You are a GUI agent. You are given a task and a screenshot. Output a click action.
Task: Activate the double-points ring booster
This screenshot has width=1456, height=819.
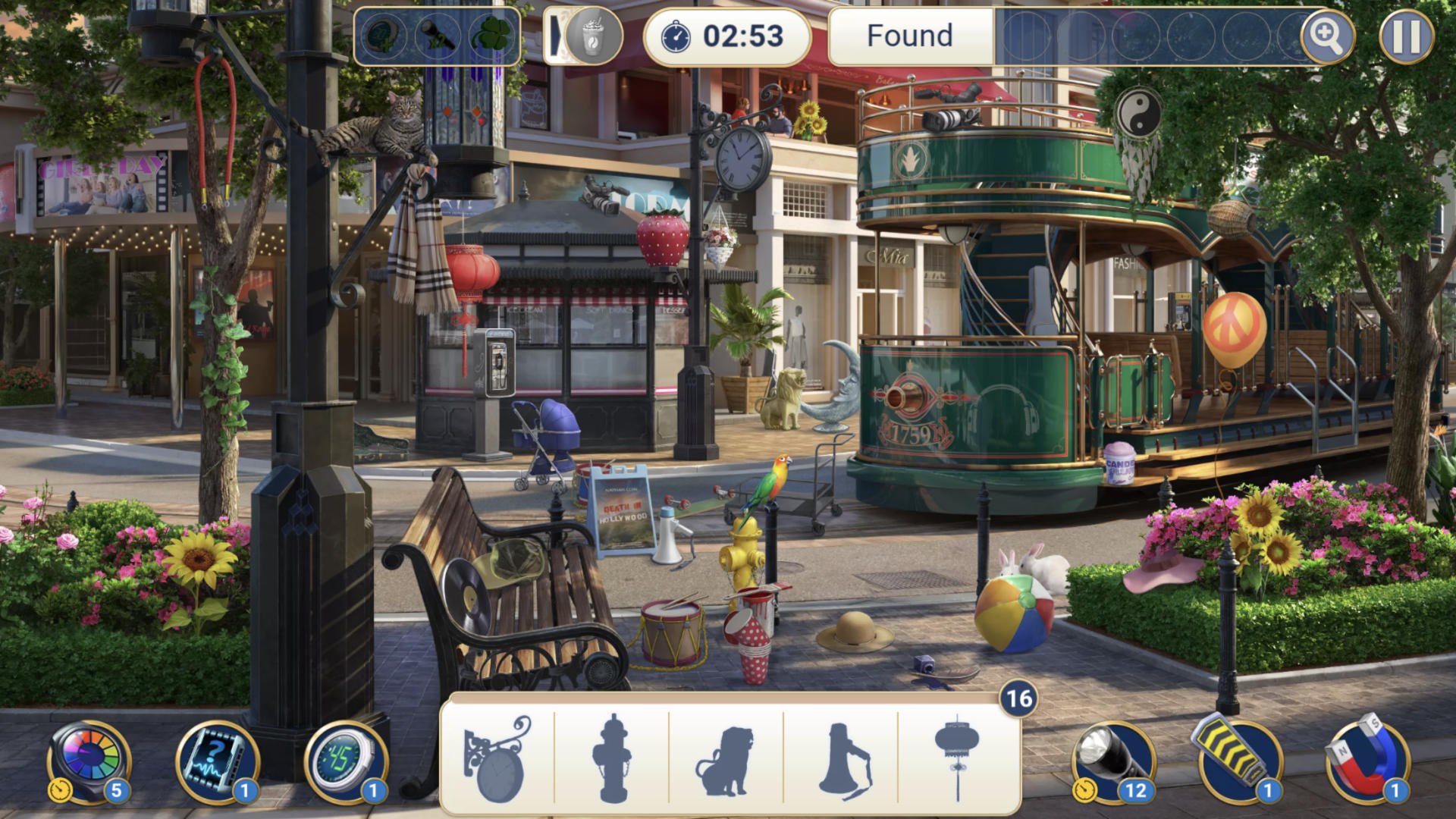pos(385,36)
